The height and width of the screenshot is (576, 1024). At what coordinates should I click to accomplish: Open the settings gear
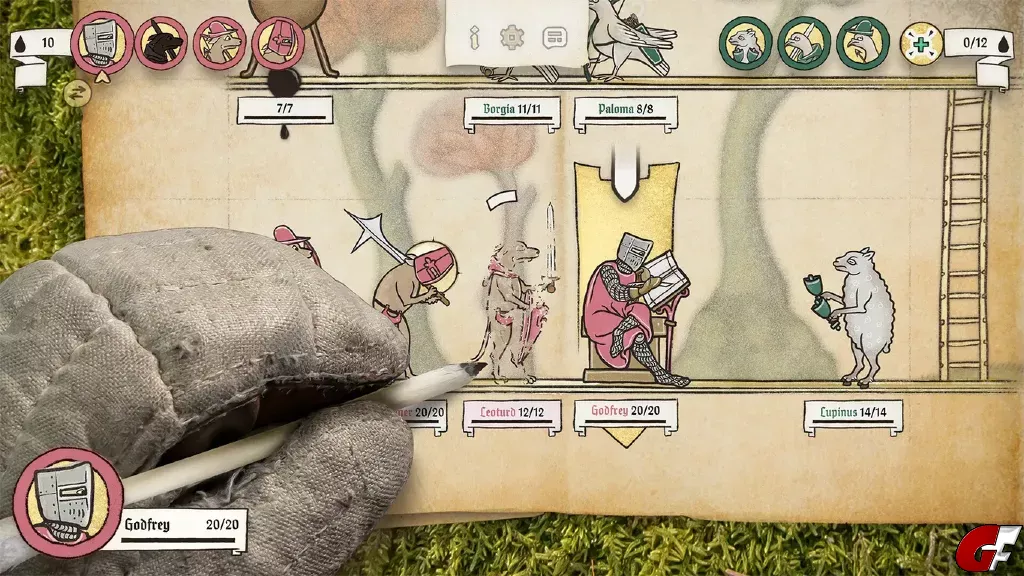[512, 39]
